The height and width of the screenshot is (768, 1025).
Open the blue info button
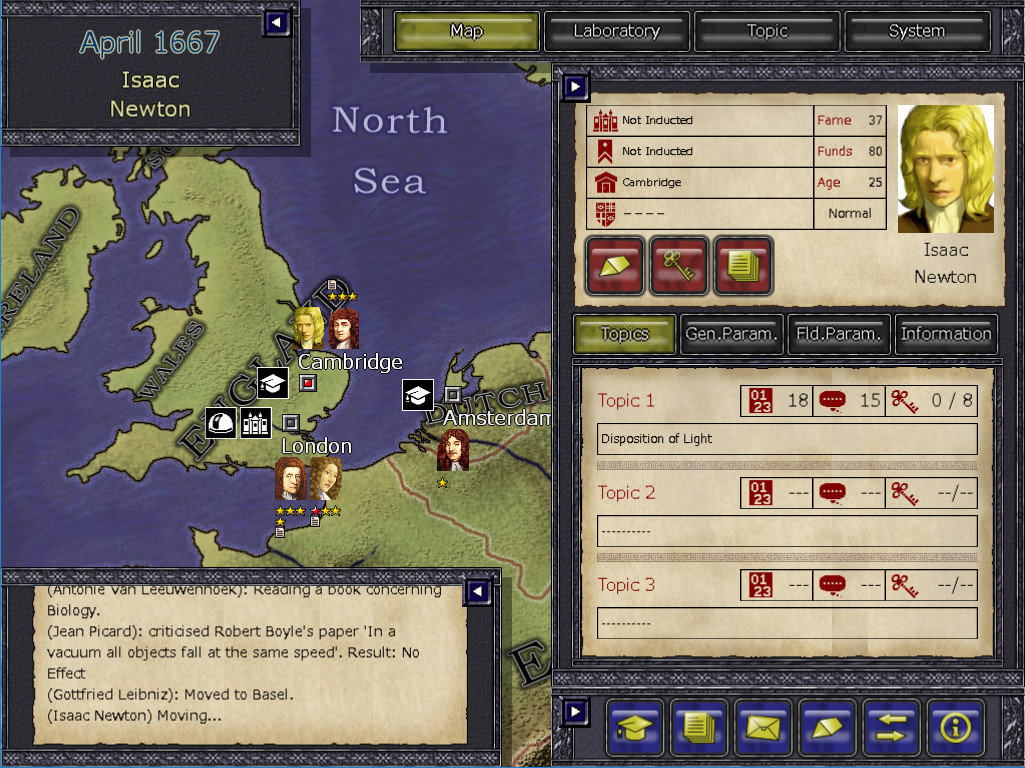point(956,726)
